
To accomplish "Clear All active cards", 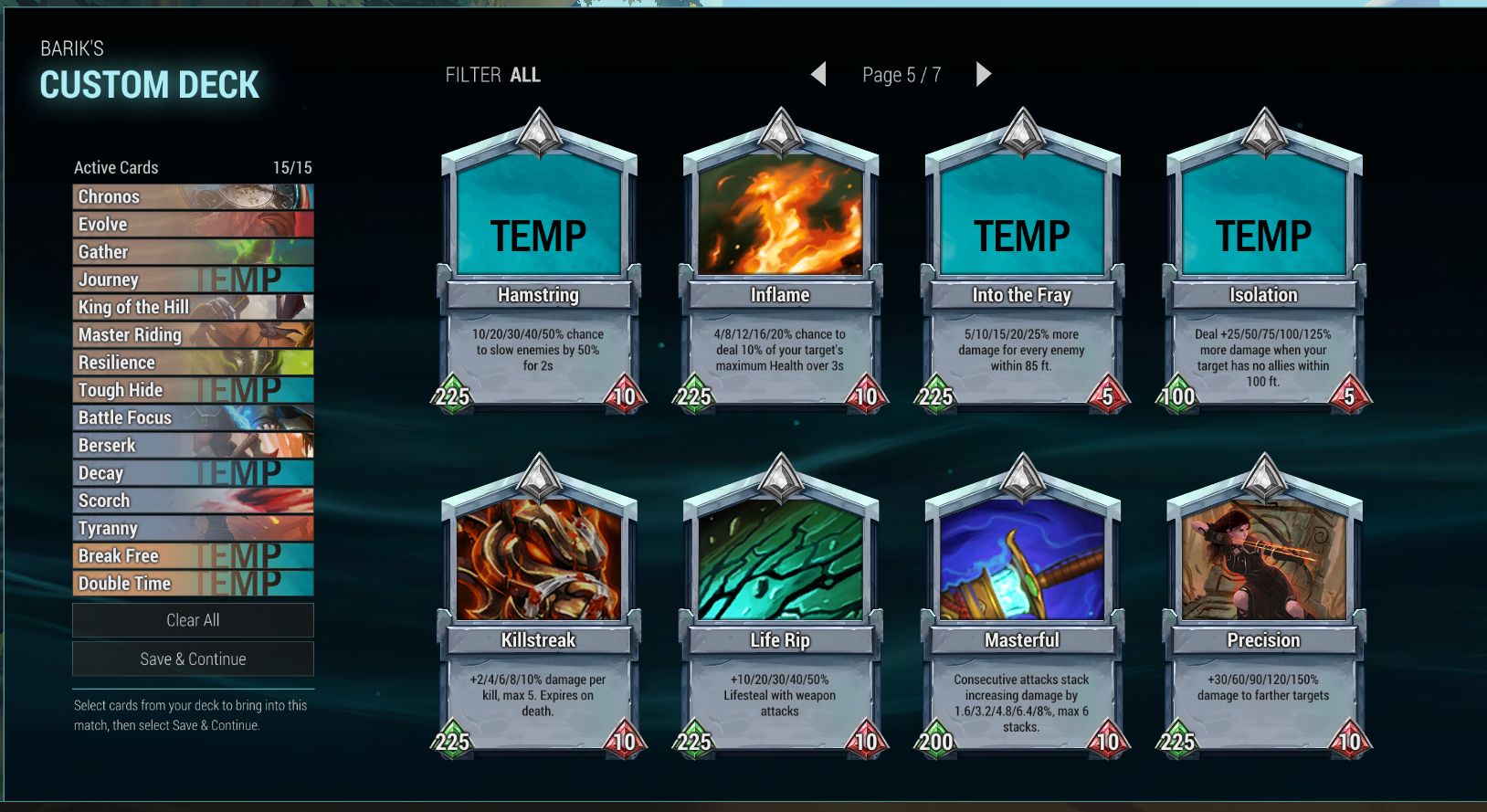I will click(193, 620).
